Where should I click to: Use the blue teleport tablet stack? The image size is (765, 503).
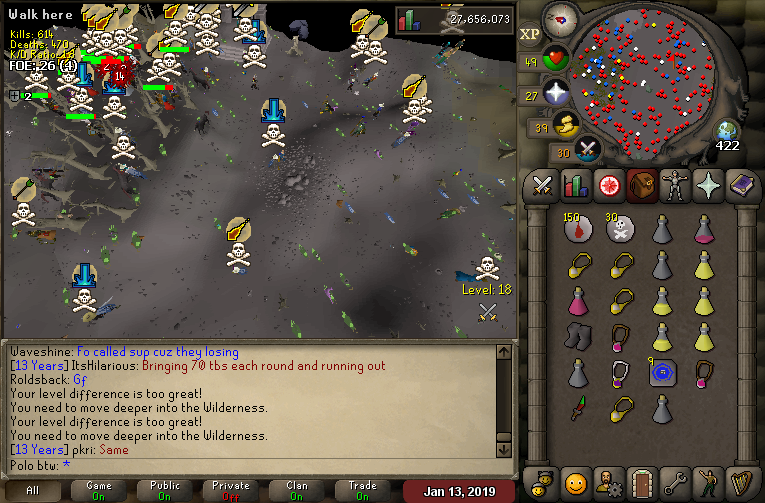pos(662,372)
